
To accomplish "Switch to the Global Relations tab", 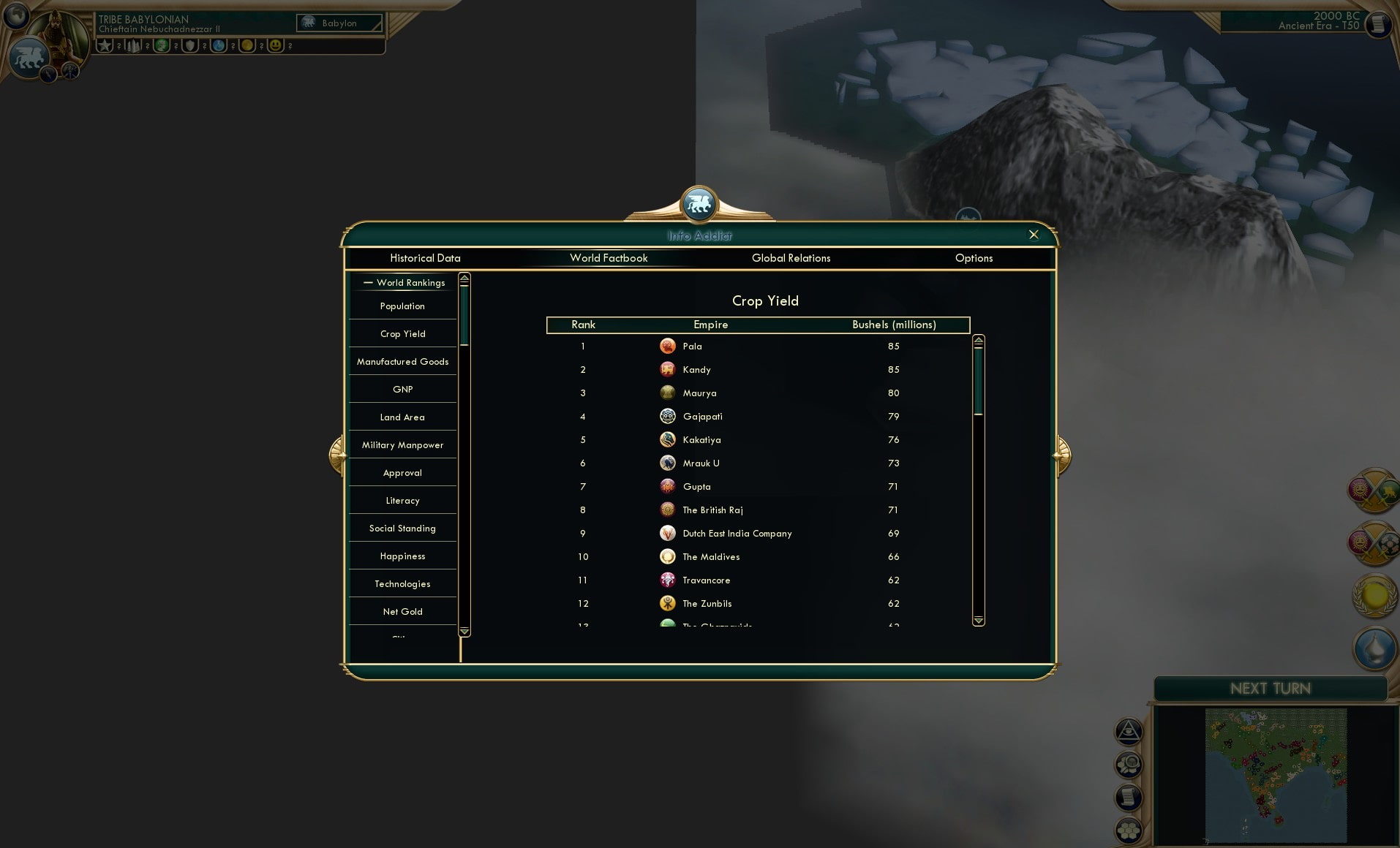I will [x=791, y=258].
